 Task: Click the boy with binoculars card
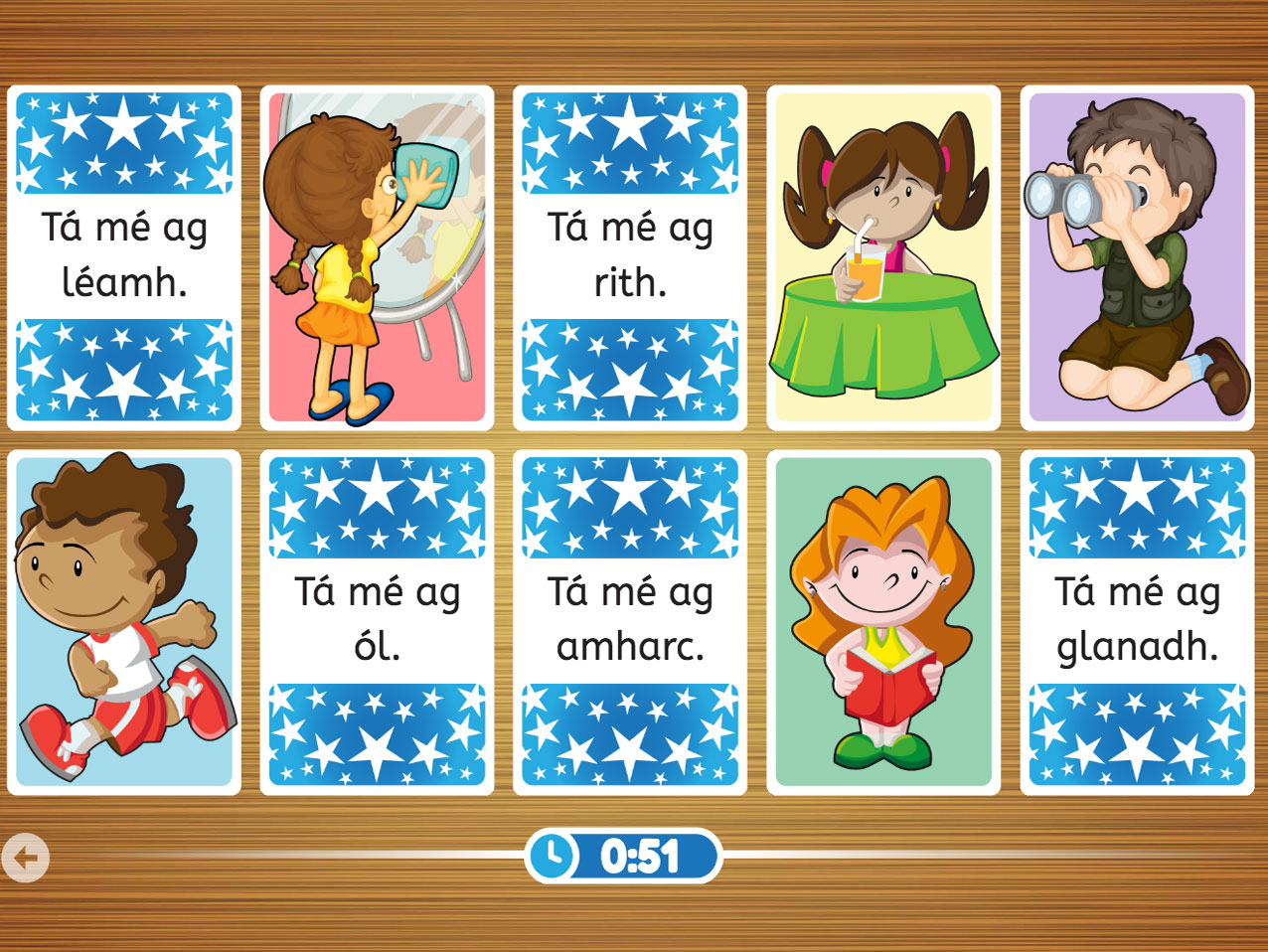(x=1137, y=257)
